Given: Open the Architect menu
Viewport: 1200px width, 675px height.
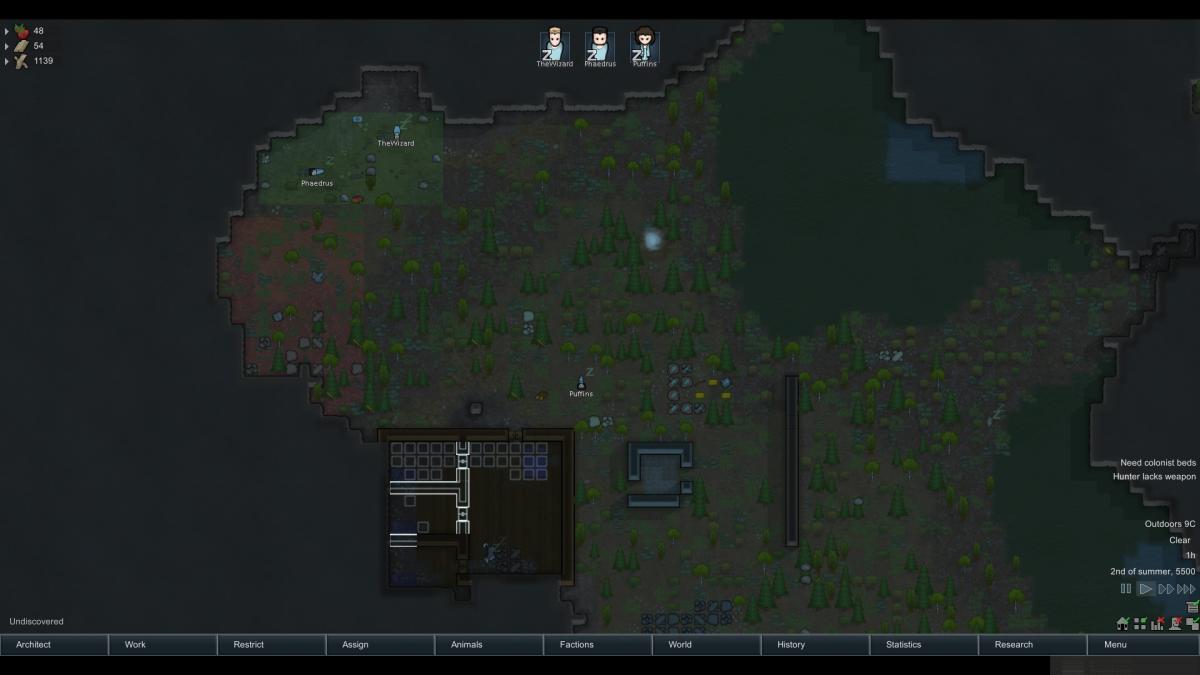Looking at the screenshot, I should [x=54, y=645].
